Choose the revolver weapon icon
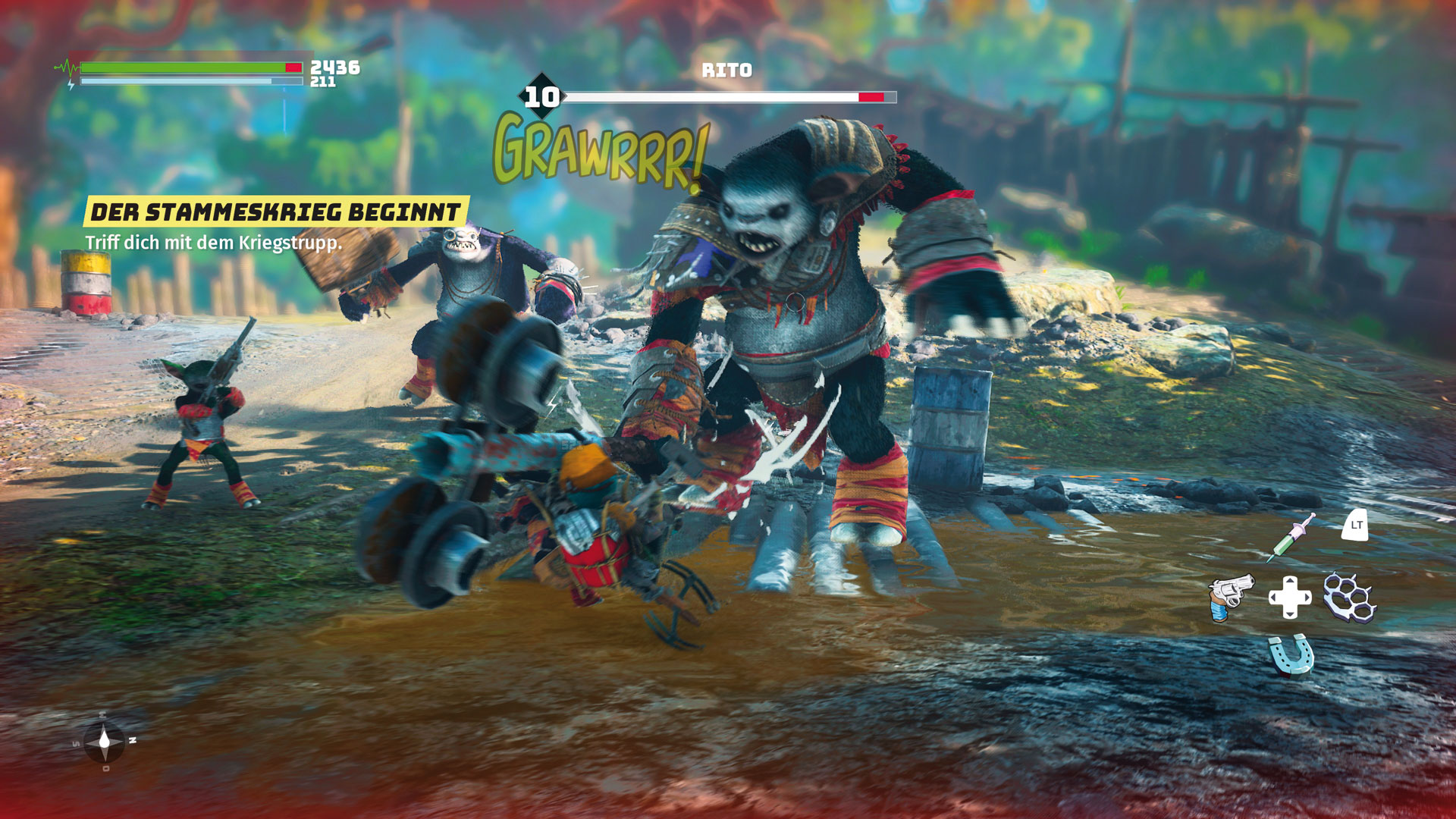The image size is (1456, 819). pos(1230,597)
